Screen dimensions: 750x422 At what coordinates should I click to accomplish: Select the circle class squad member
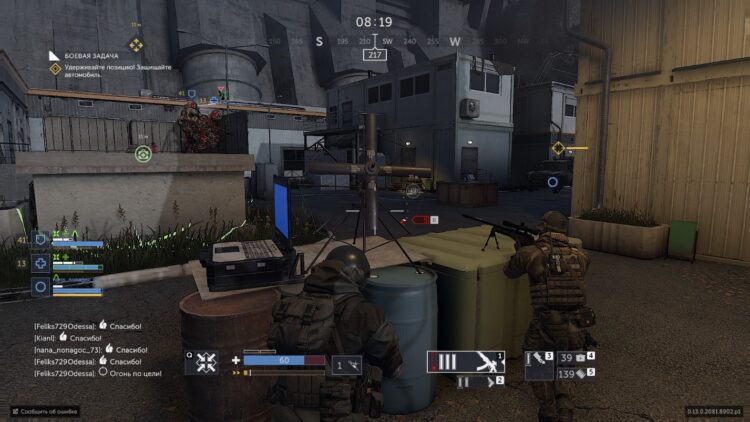coord(41,286)
